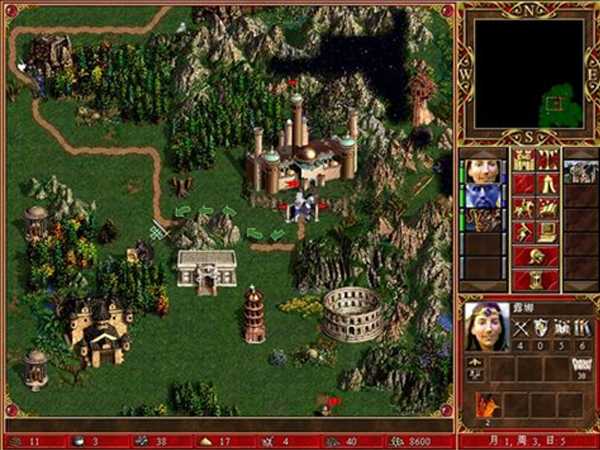Open the Kingdom Overview
This screenshot has height=450, width=600.
click(523, 160)
